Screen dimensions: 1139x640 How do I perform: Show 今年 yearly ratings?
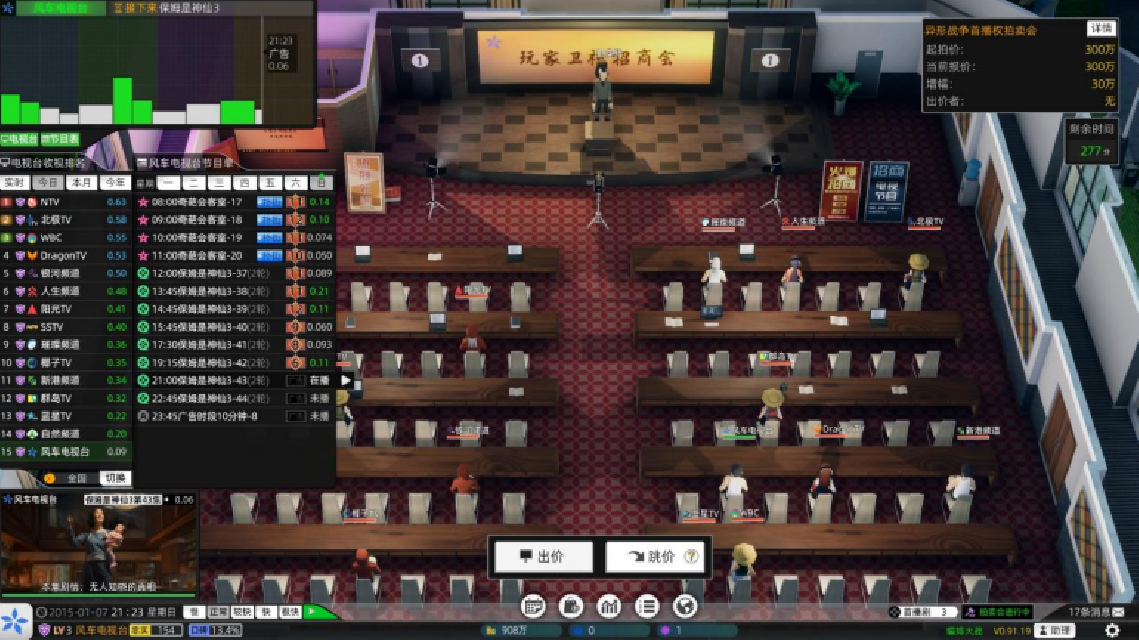click(115, 183)
